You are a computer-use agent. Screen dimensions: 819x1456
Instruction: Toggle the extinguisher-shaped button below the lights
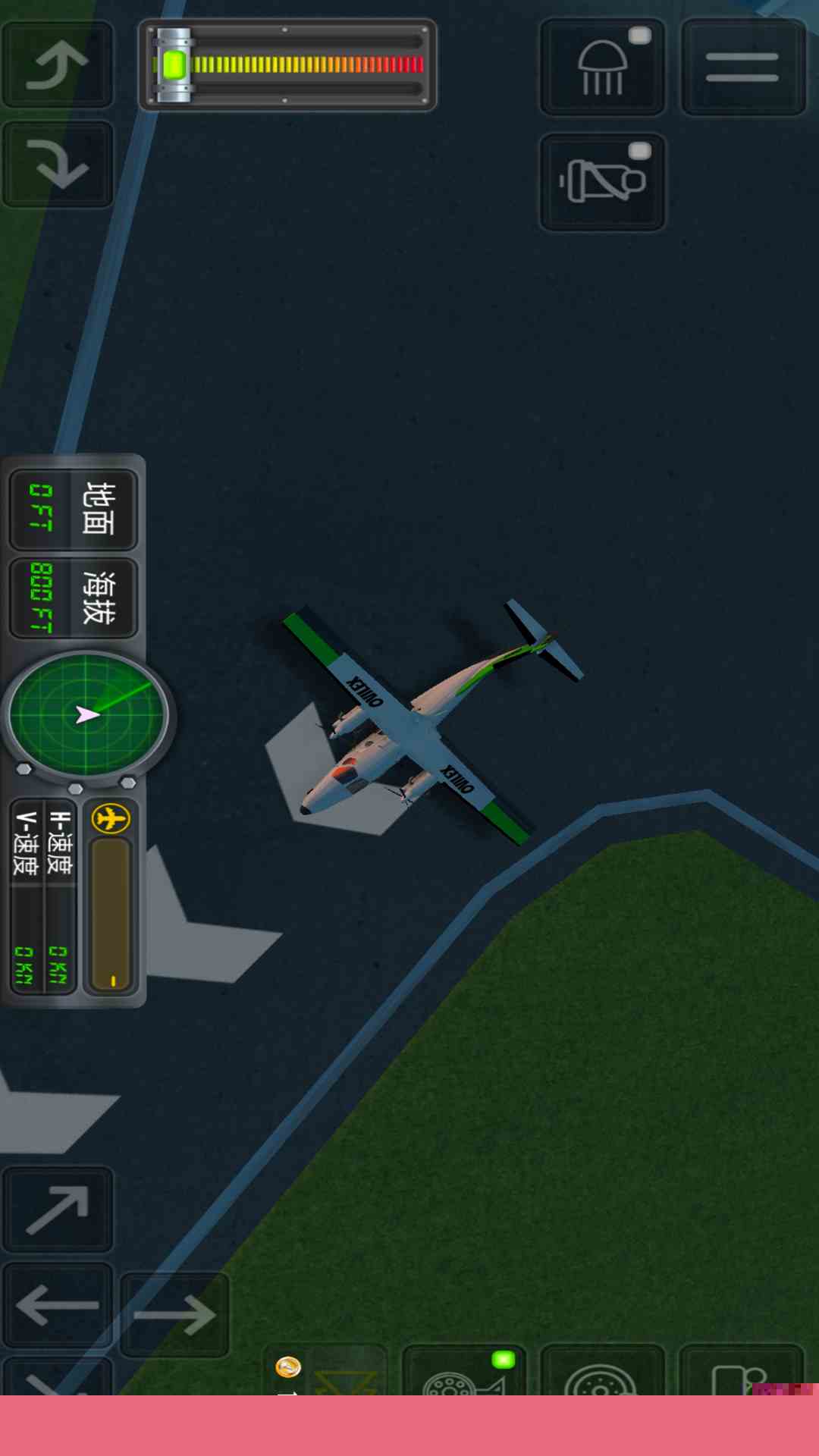(x=602, y=182)
